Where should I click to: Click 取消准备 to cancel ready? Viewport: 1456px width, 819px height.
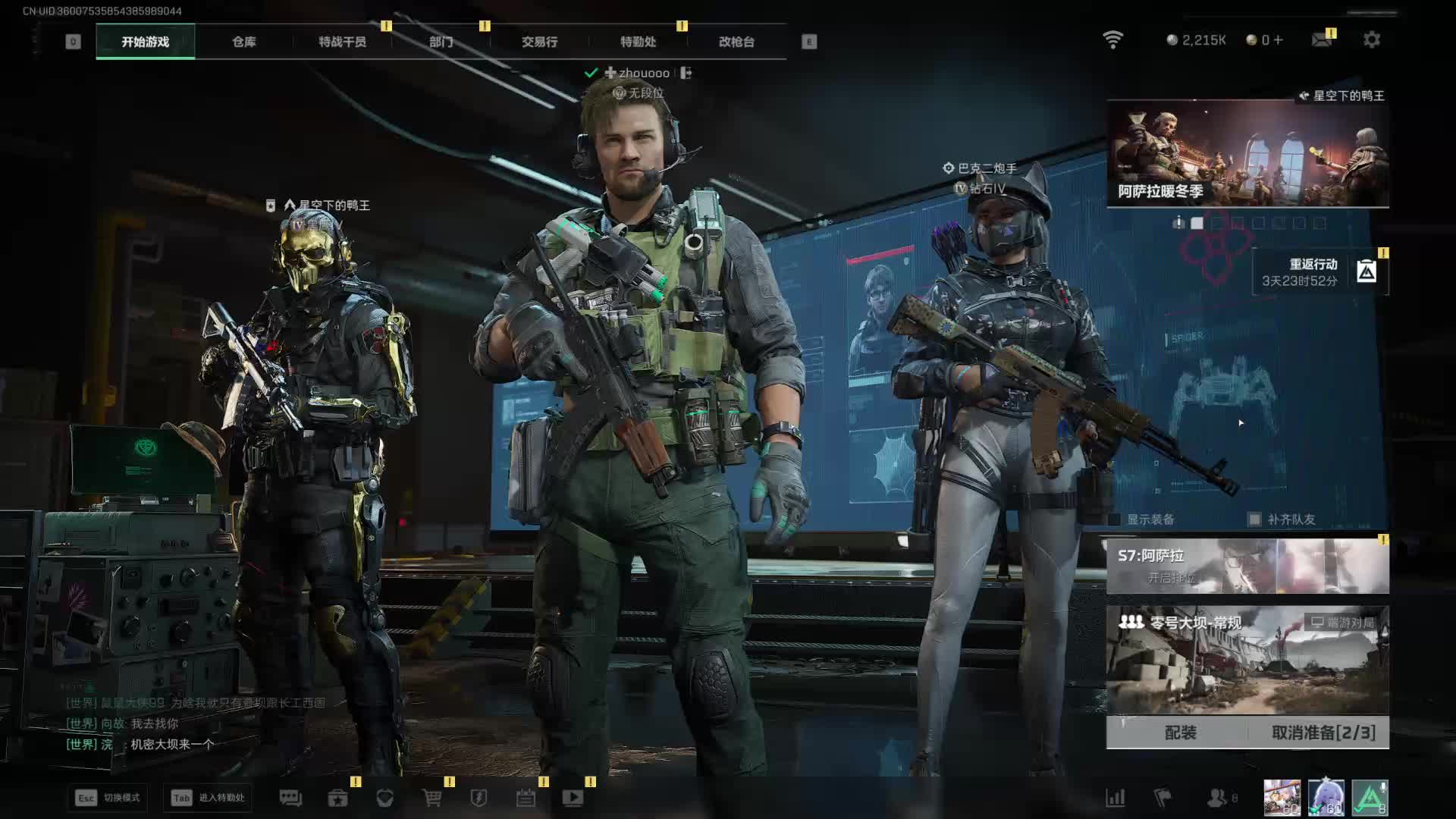(x=1323, y=733)
